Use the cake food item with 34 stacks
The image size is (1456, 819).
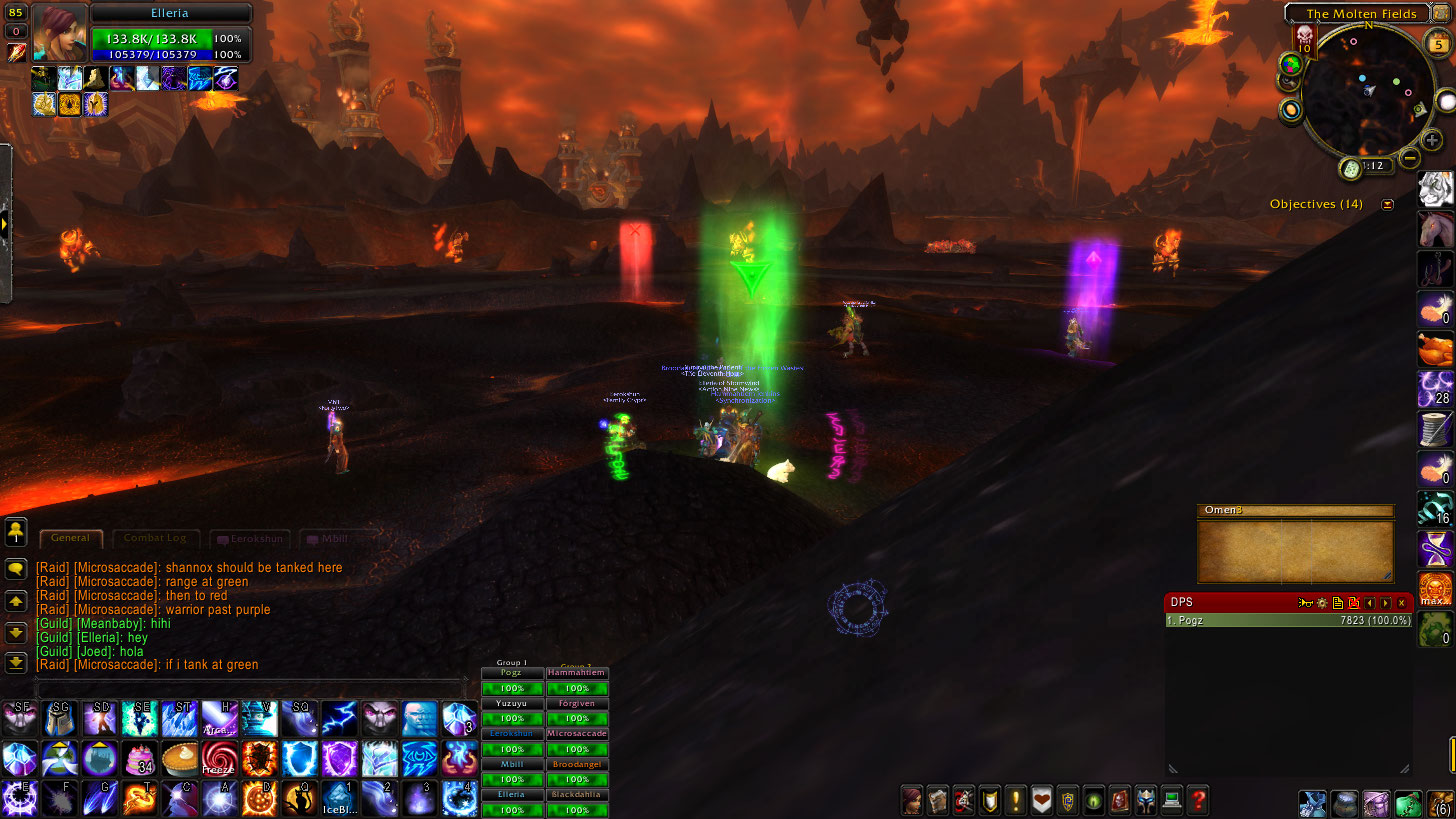[138, 758]
